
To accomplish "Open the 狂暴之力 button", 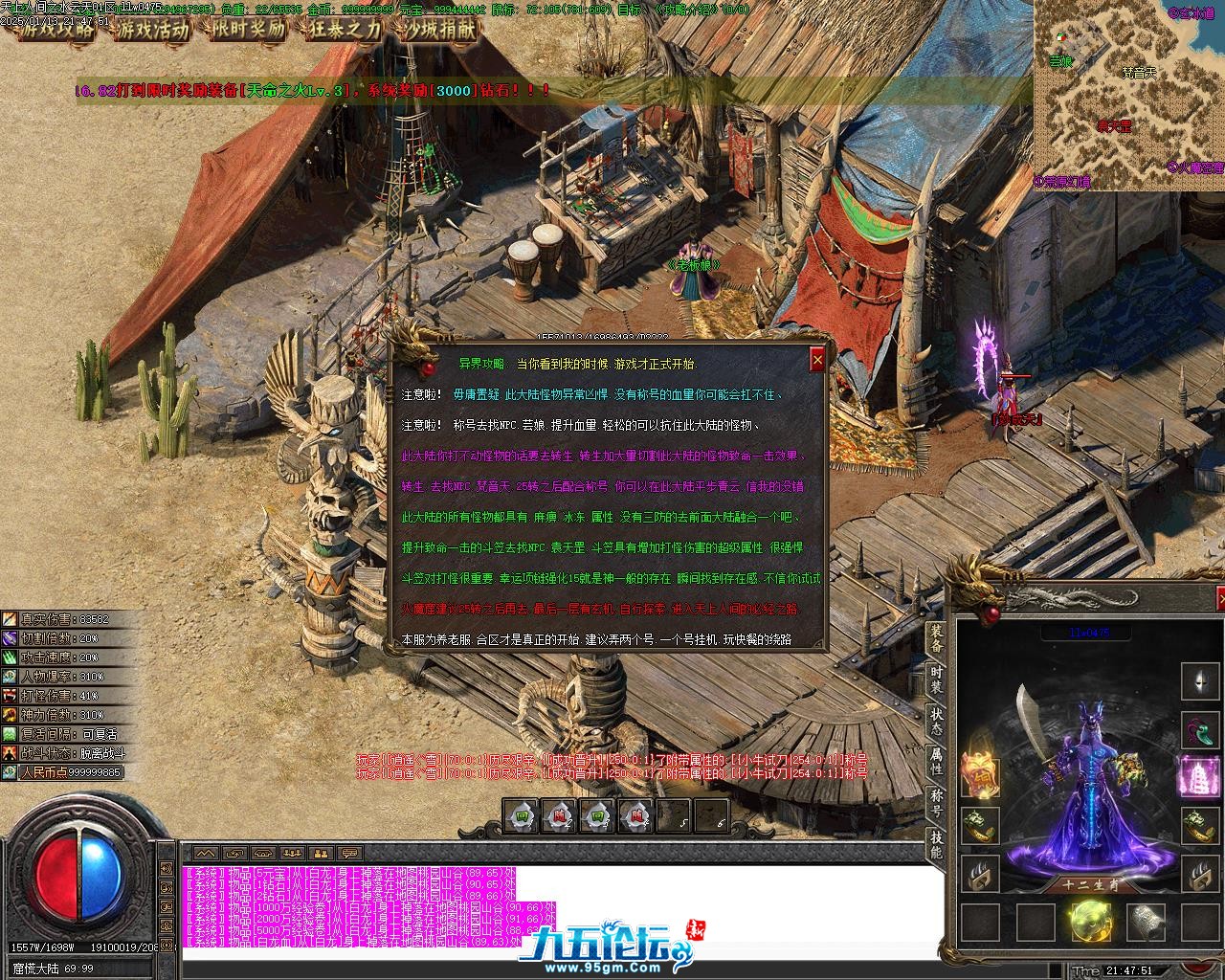I will [x=343, y=30].
